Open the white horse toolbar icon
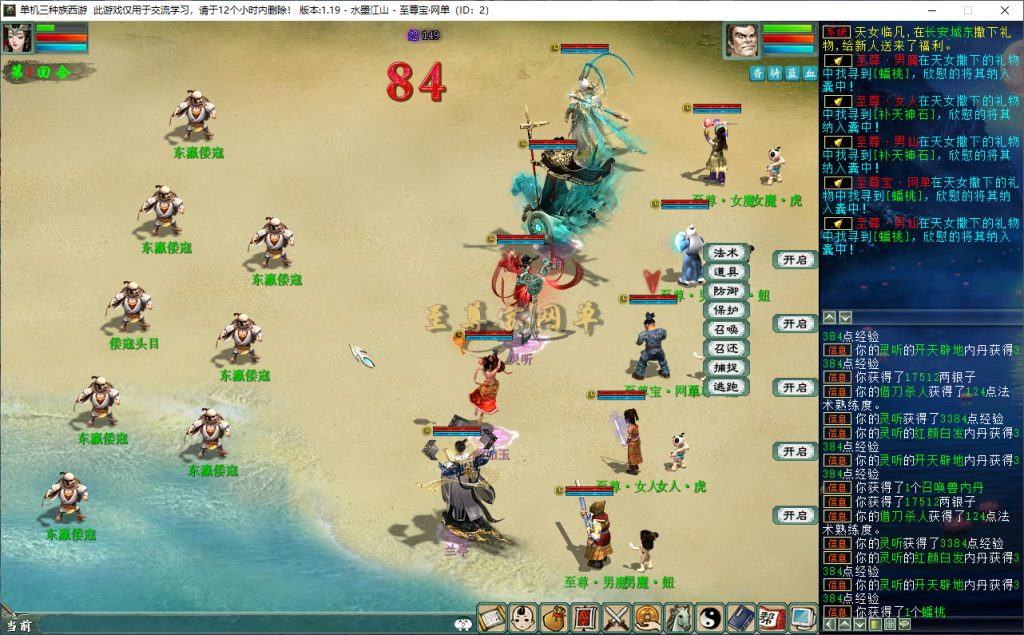This screenshot has width=1024, height=635. point(679,618)
